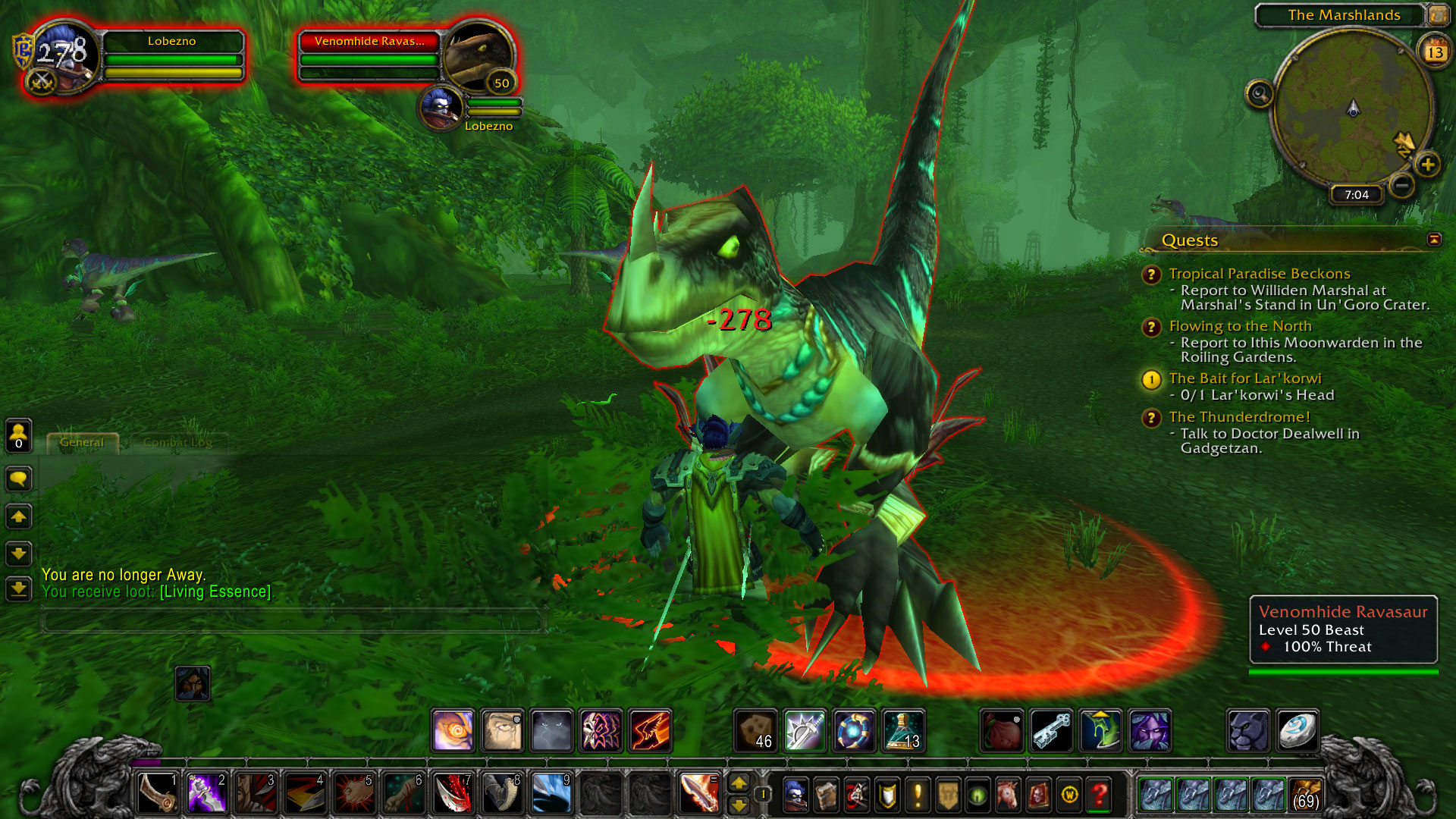Open the Tropical Paradise Beckons quest entry
The width and height of the screenshot is (1456, 819).
1259,274
